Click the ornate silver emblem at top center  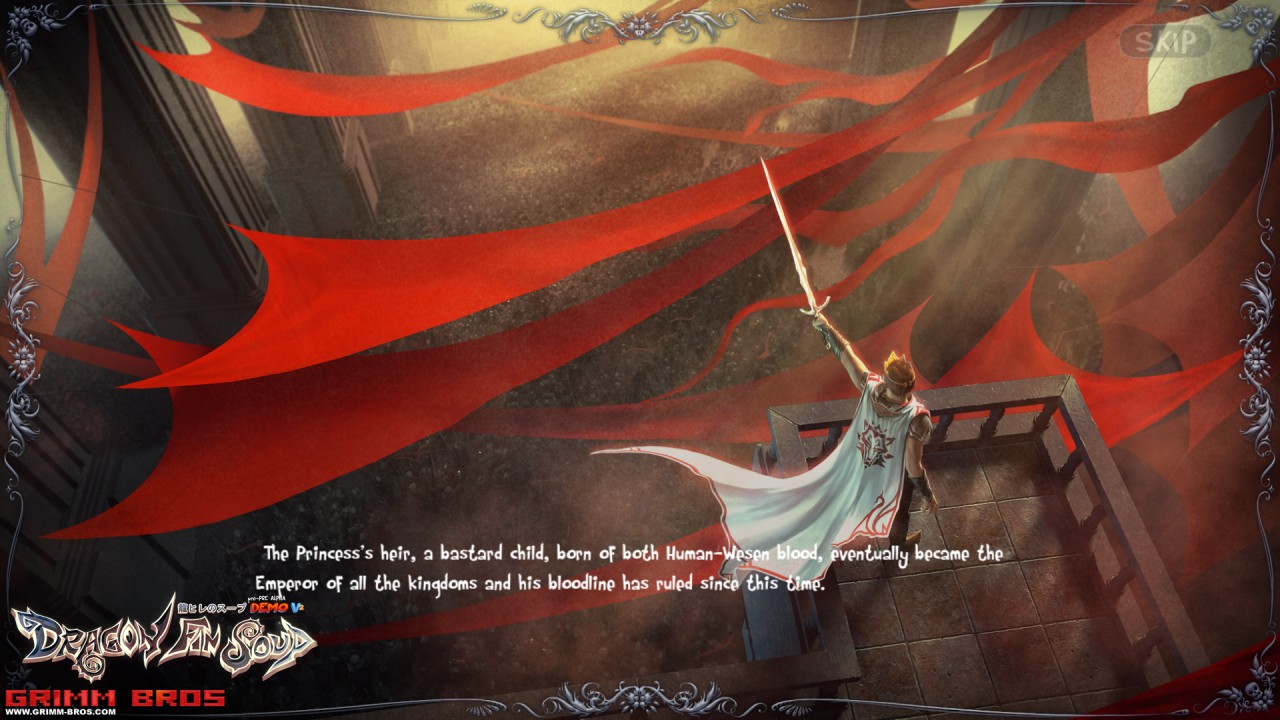[637, 25]
